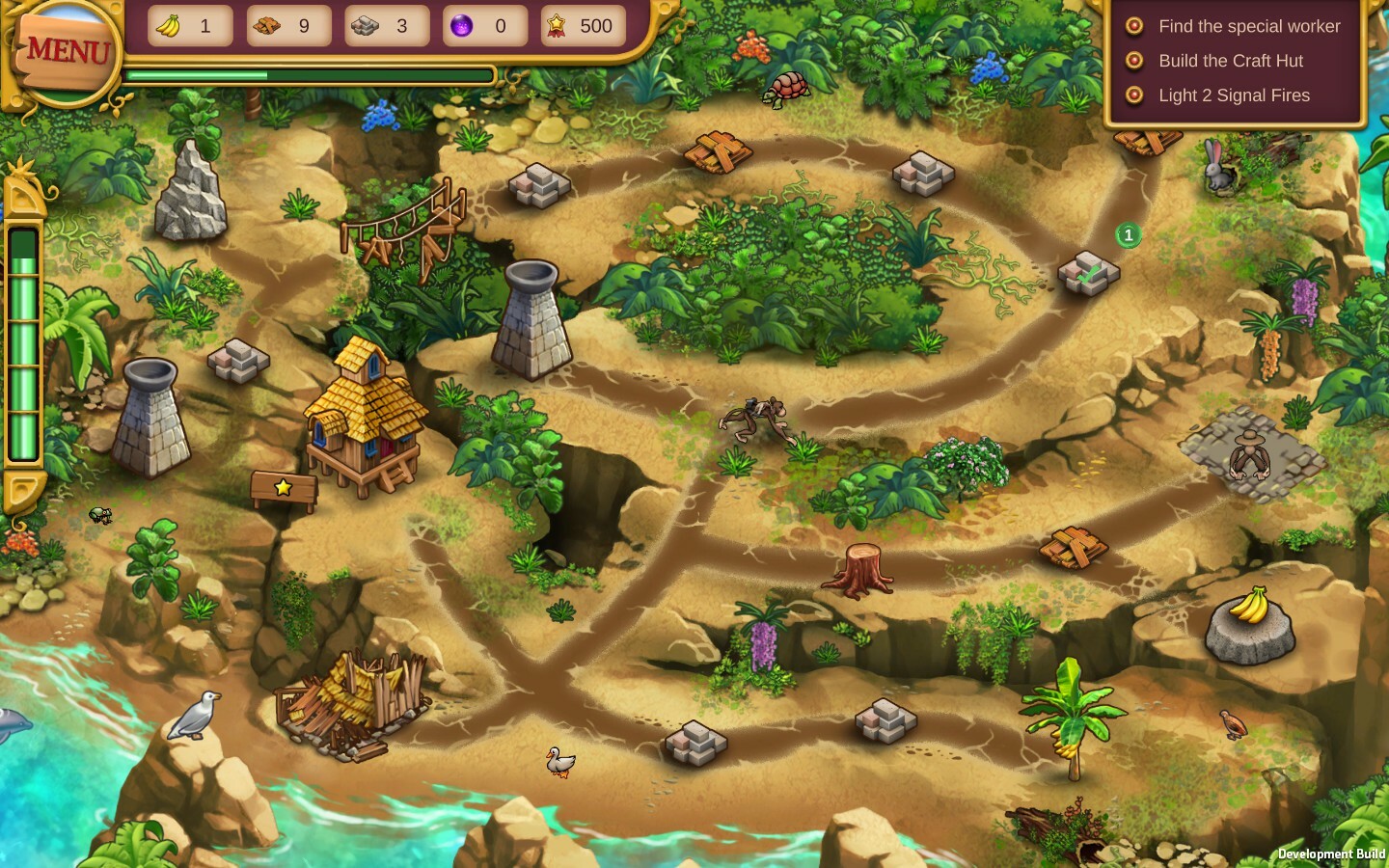Toggle the Build the Craft Hut objective marker
This screenshot has width=1389, height=868.
click(1132, 61)
